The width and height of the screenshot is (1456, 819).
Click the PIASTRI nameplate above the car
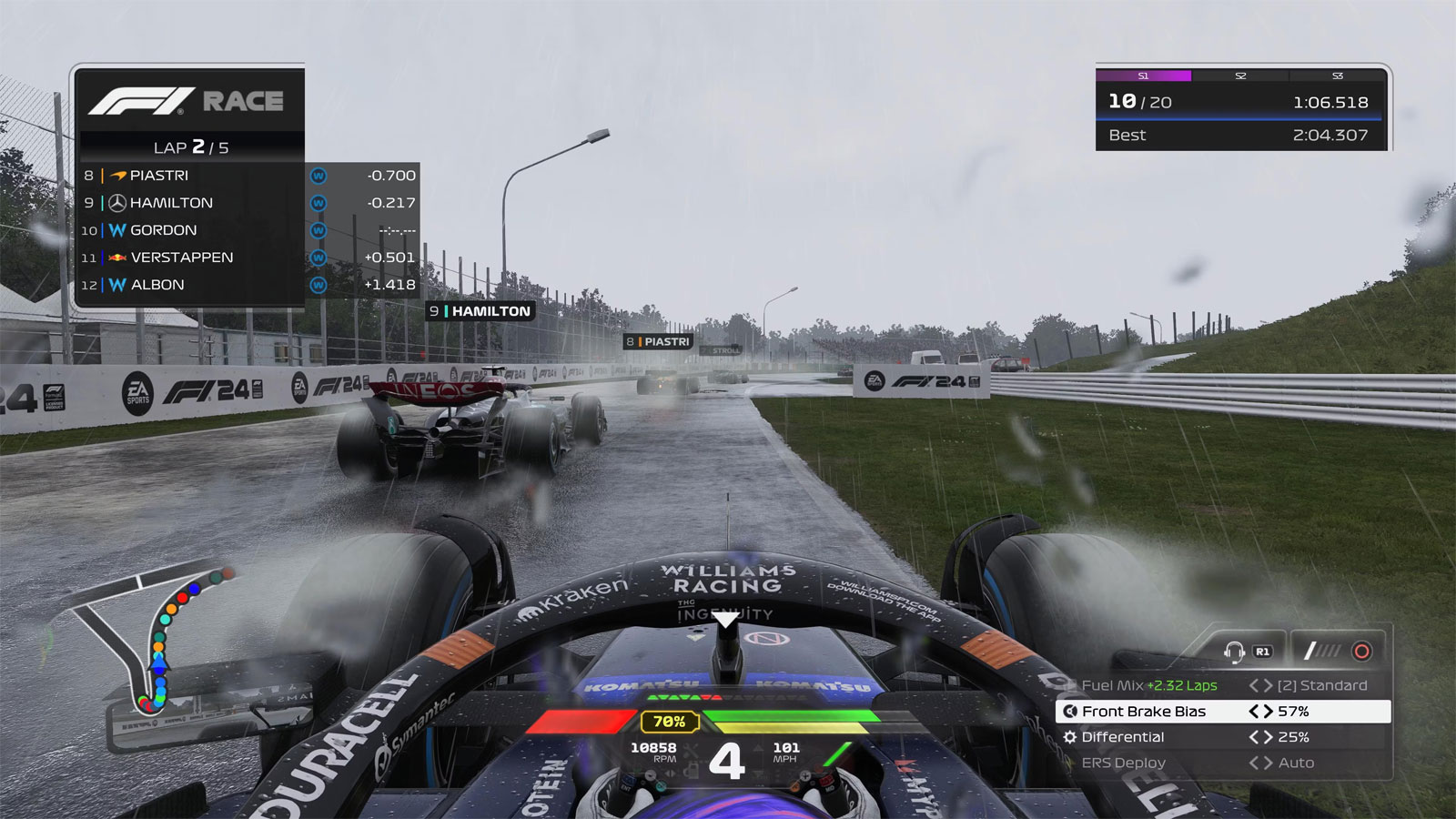pos(657,342)
